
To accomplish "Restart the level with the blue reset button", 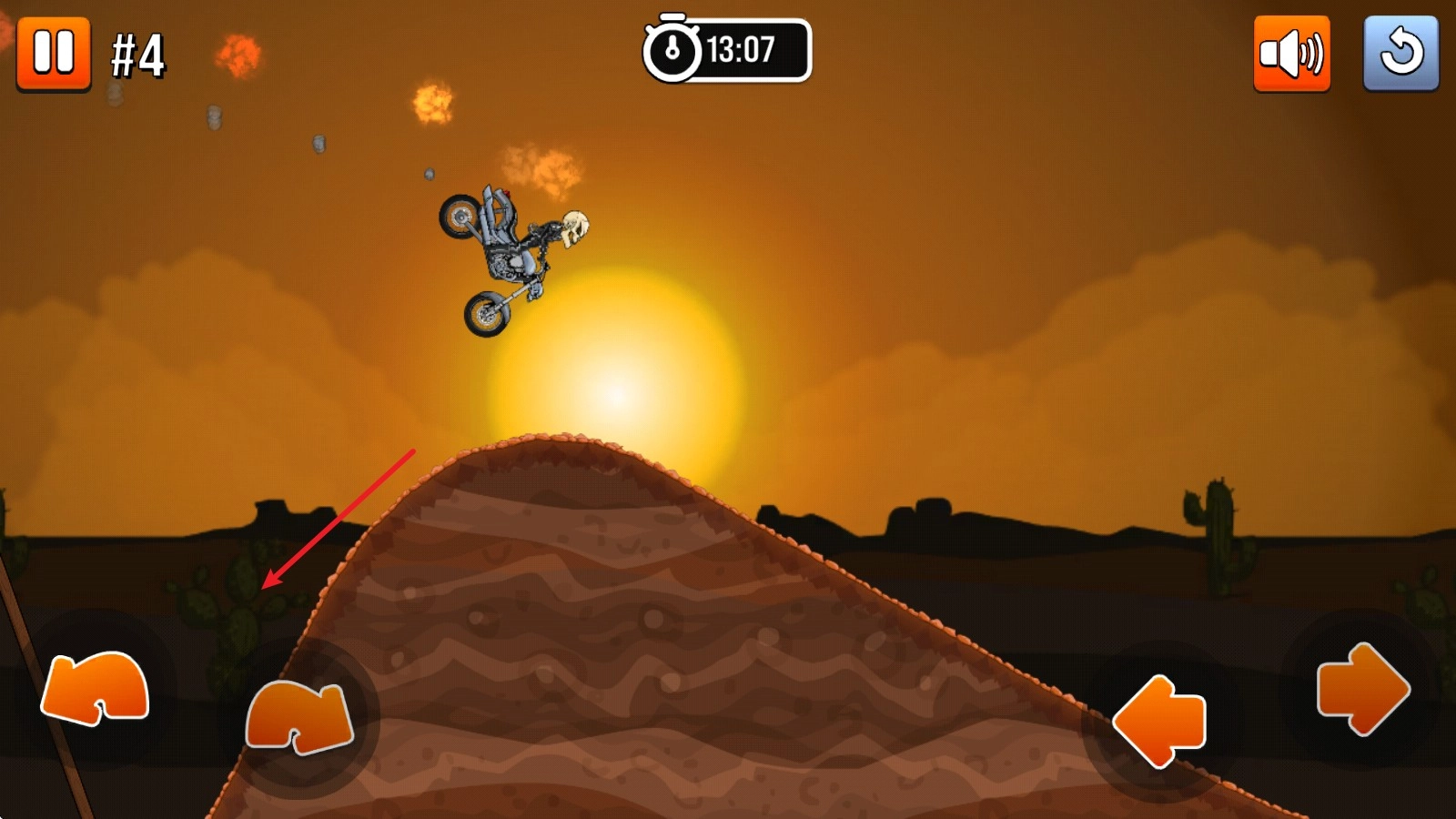I will (x=1400, y=54).
